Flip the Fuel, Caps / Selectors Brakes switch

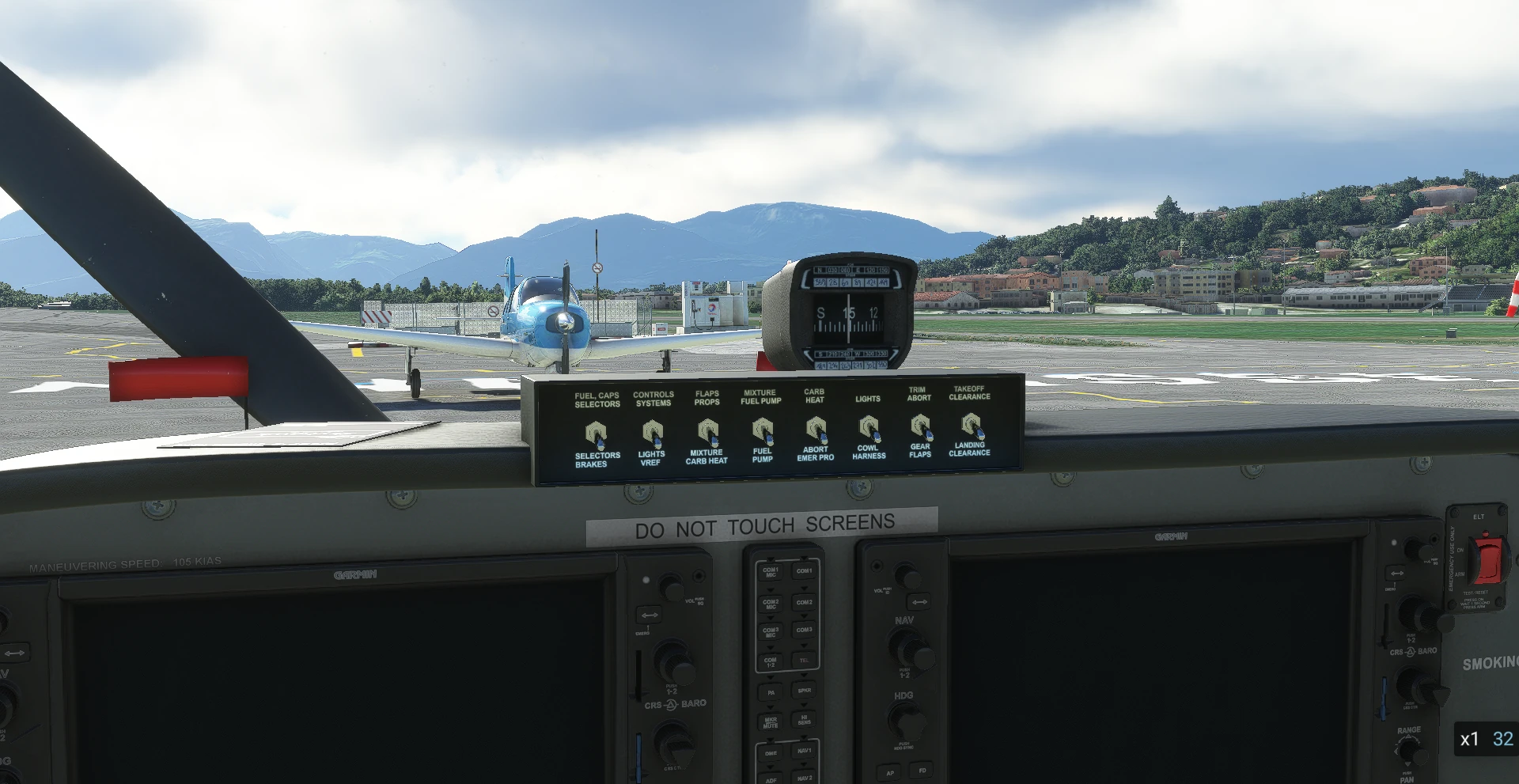tap(596, 433)
